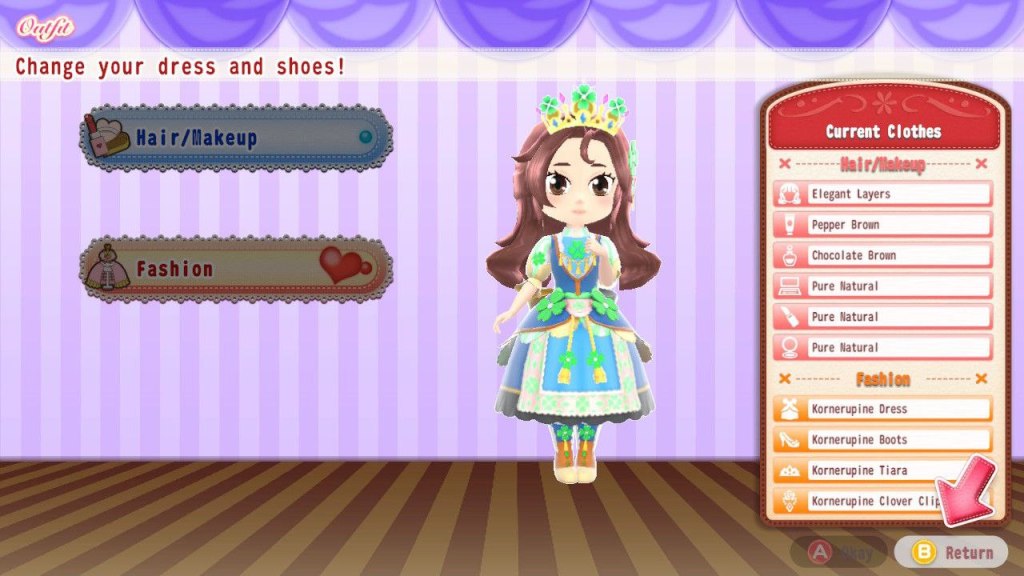Choose the Kornerupine Boots entry
Screen dimensions: 1024x576
pyautogui.click(x=883, y=440)
